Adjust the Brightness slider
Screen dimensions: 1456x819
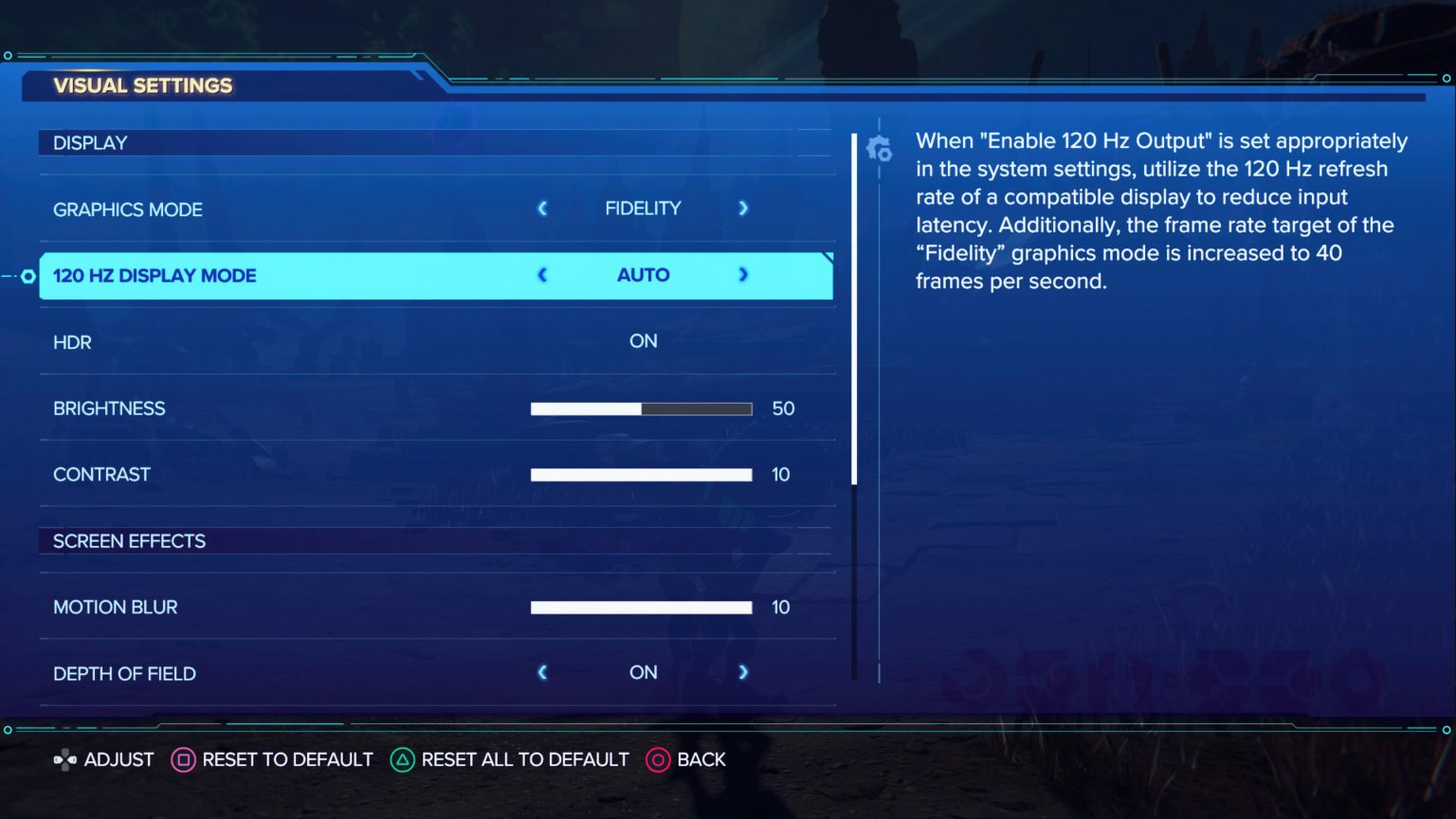(641, 409)
